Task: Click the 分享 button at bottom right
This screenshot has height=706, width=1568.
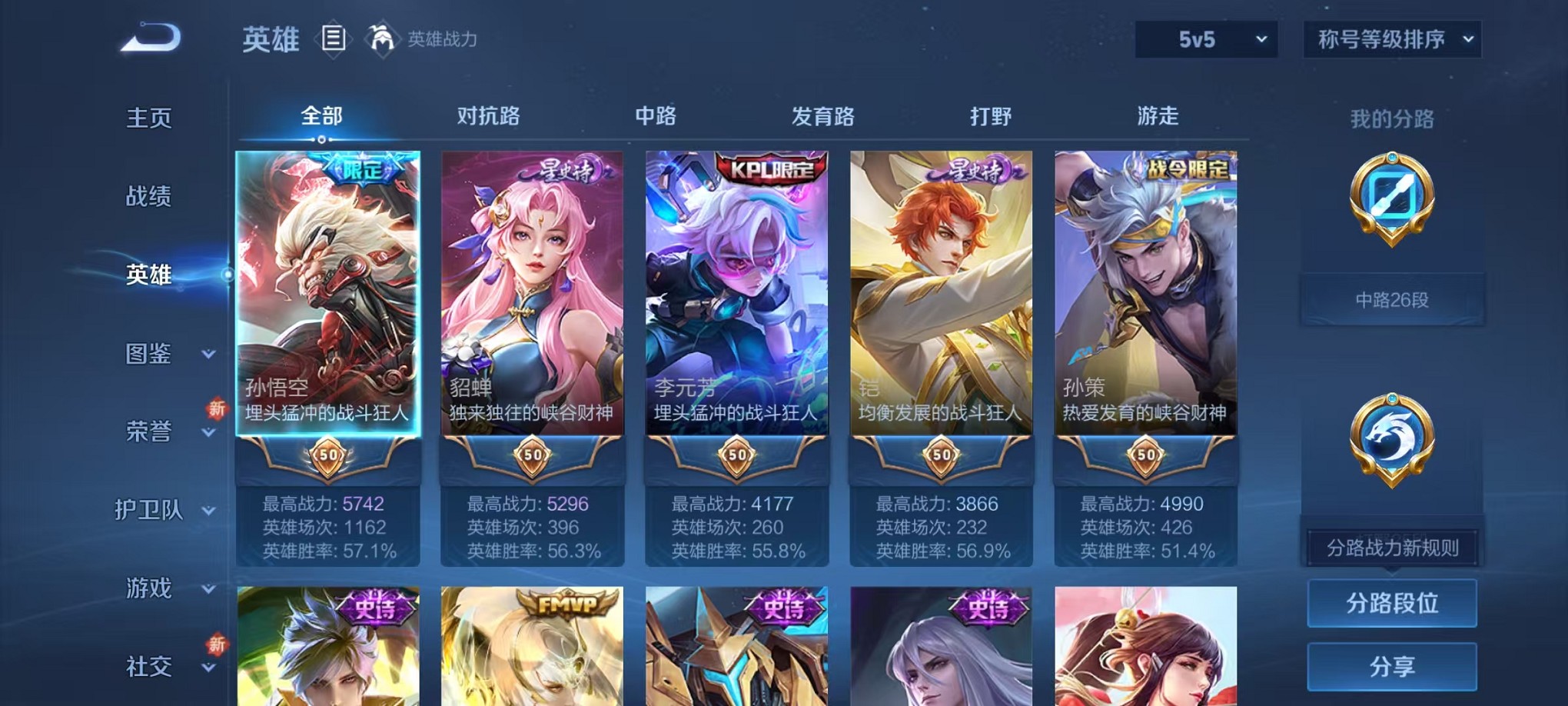Action: [1391, 664]
